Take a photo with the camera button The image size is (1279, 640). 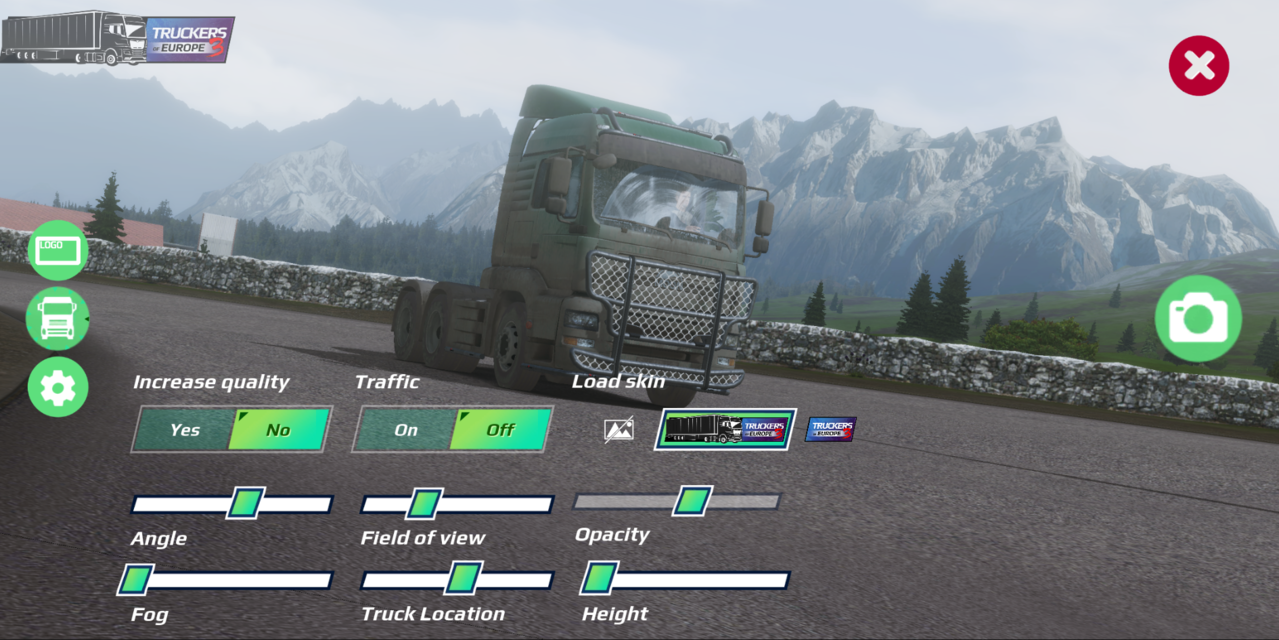click(1198, 319)
